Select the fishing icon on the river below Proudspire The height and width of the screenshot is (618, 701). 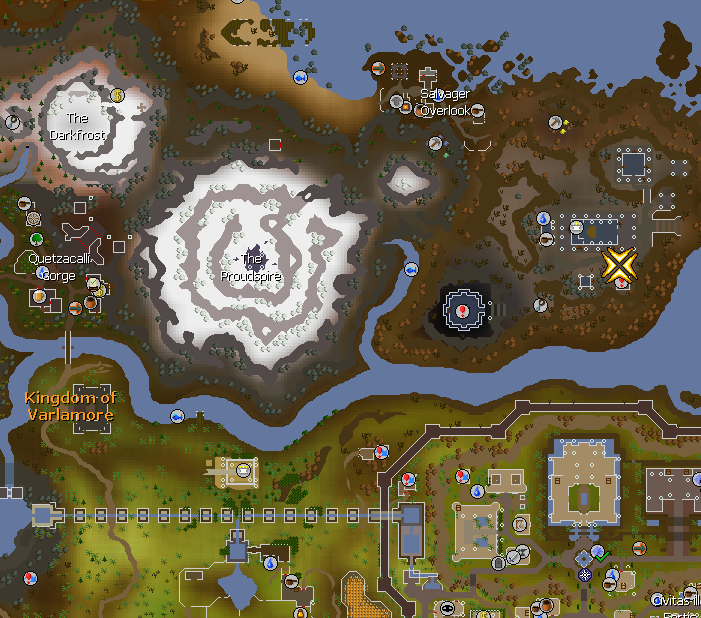pyautogui.click(x=178, y=415)
